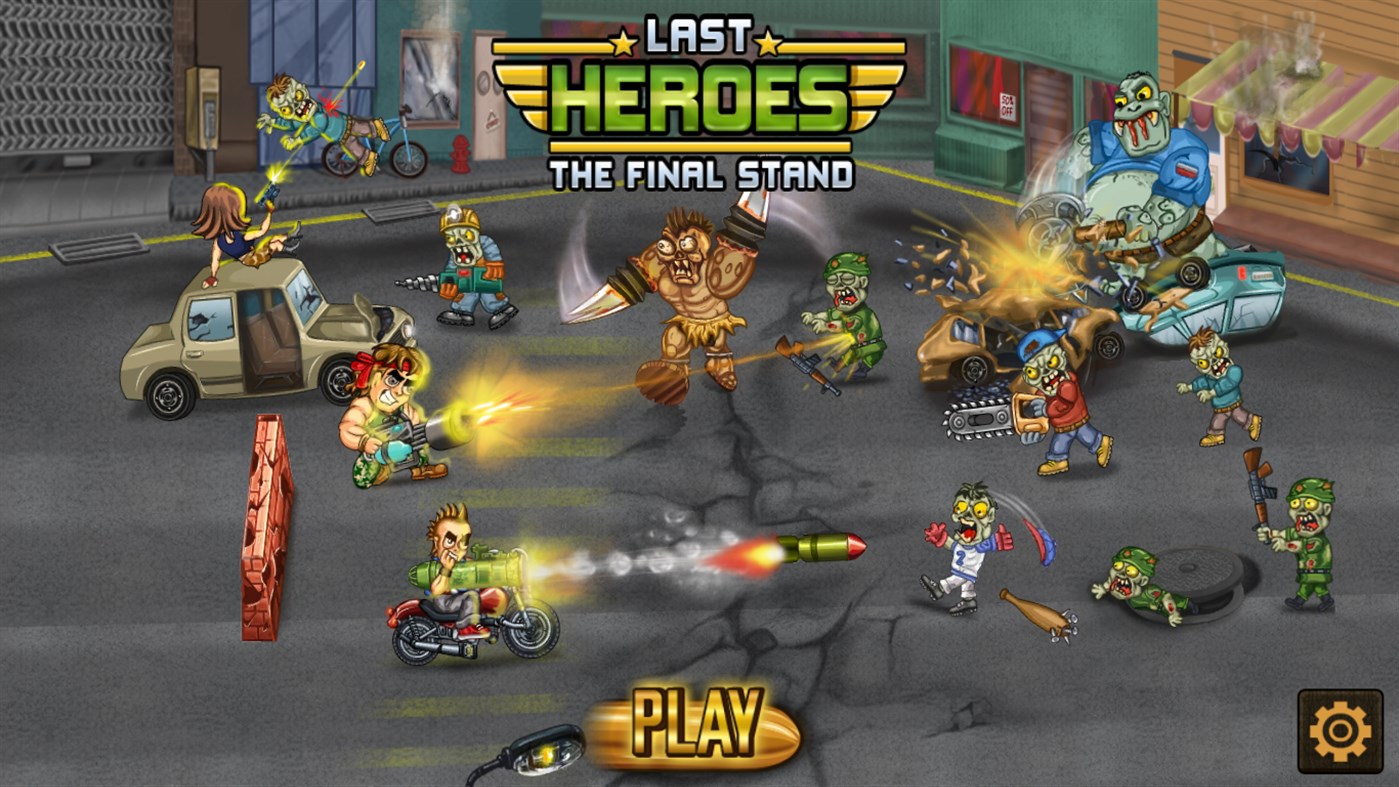Click the chainsaw zombie in red hoodie
The width and height of the screenshot is (1399, 787).
pos(1055,400)
